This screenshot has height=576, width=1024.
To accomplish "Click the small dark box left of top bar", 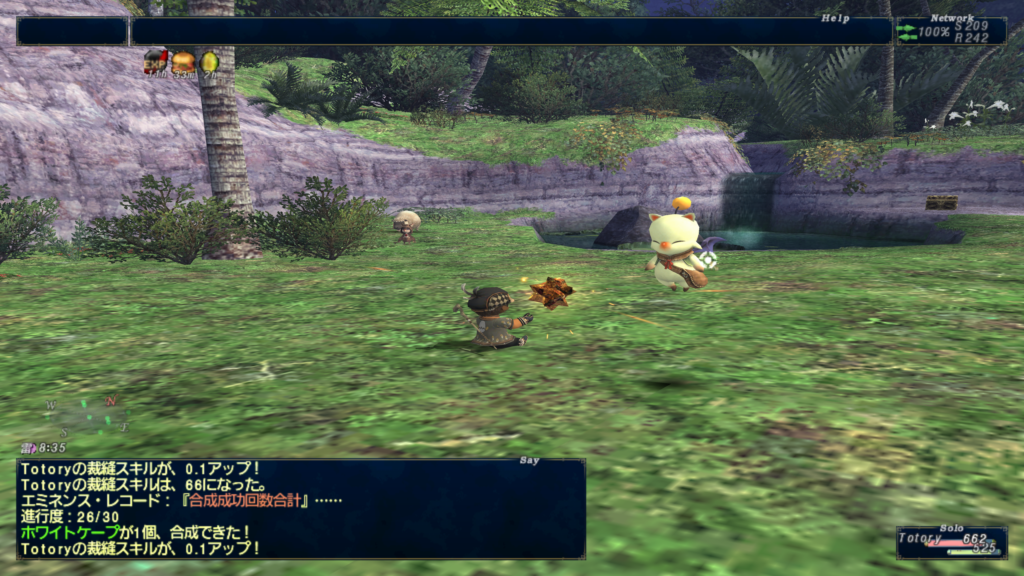I will 71,31.
